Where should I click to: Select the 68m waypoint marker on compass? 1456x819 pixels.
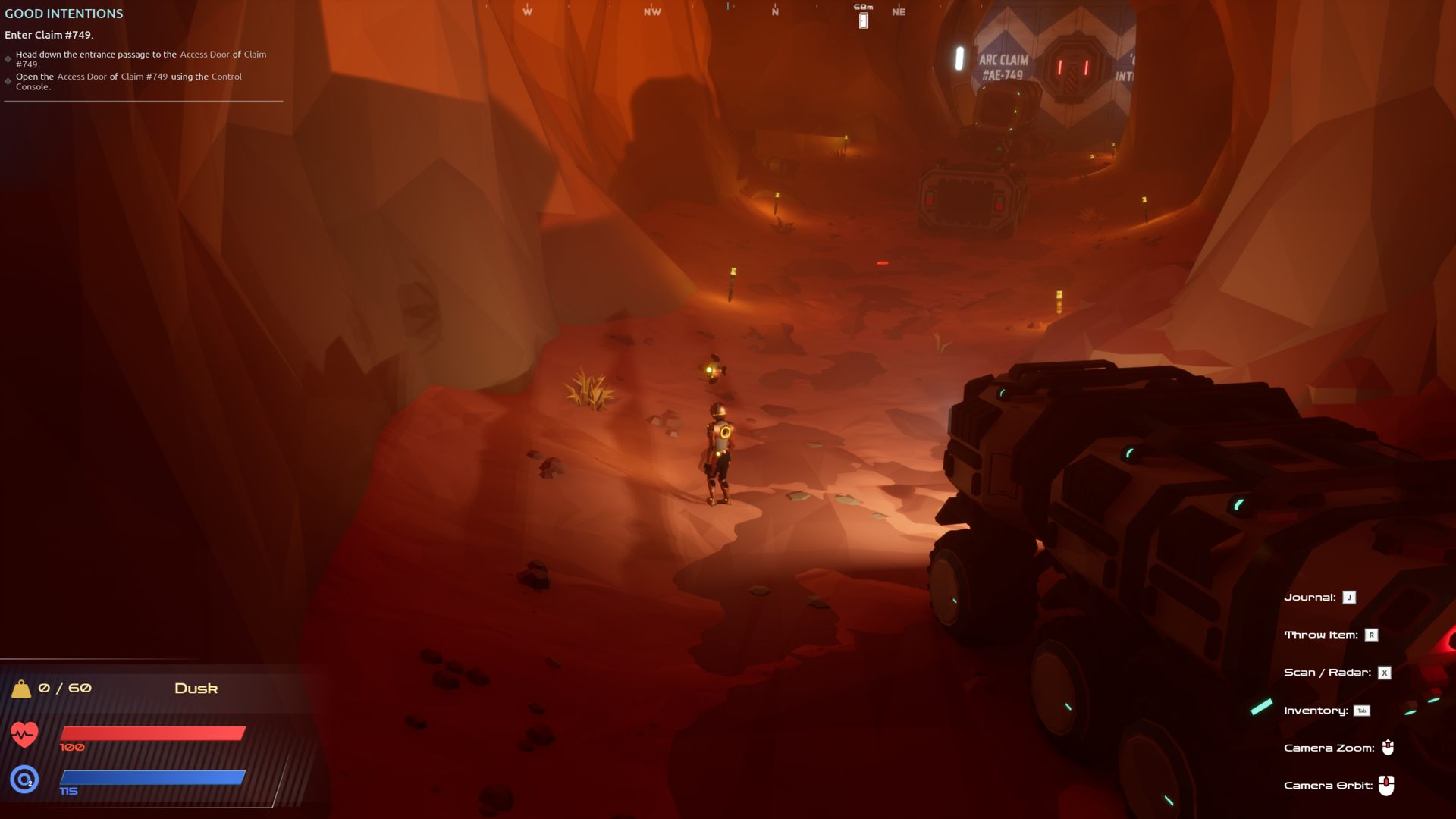tap(863, 20)
